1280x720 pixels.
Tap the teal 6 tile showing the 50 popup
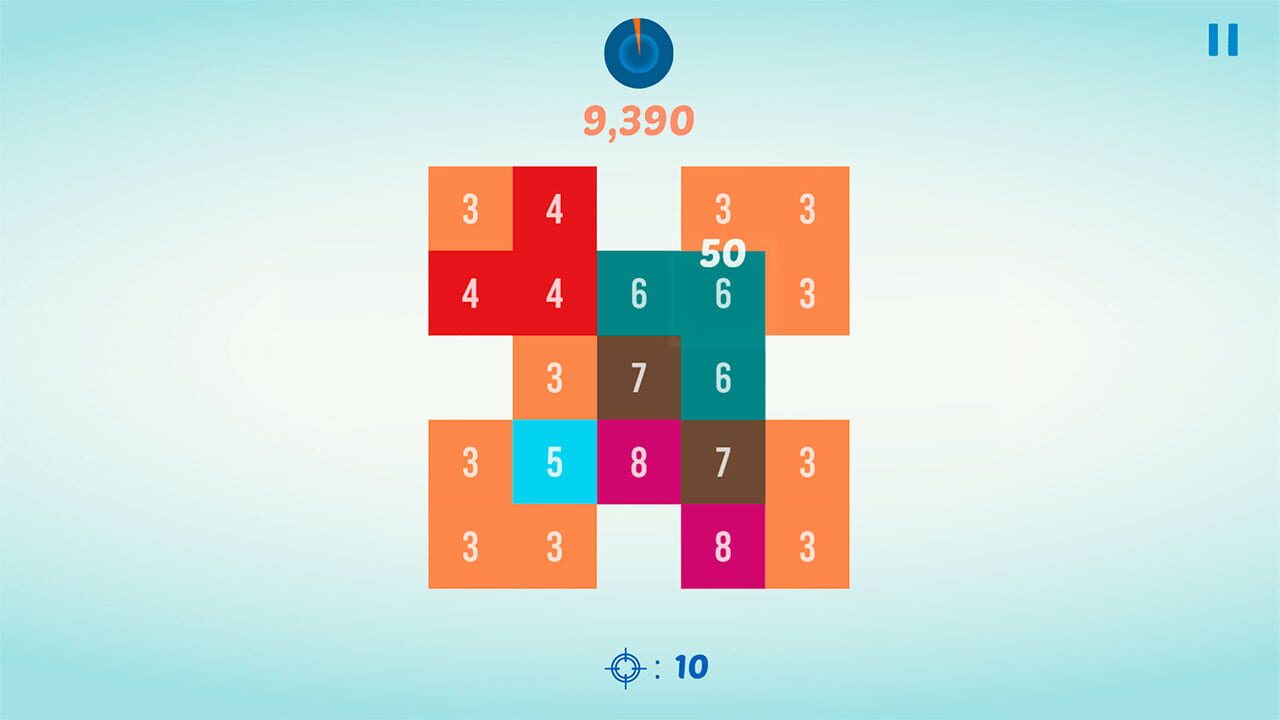click(722, 294)
